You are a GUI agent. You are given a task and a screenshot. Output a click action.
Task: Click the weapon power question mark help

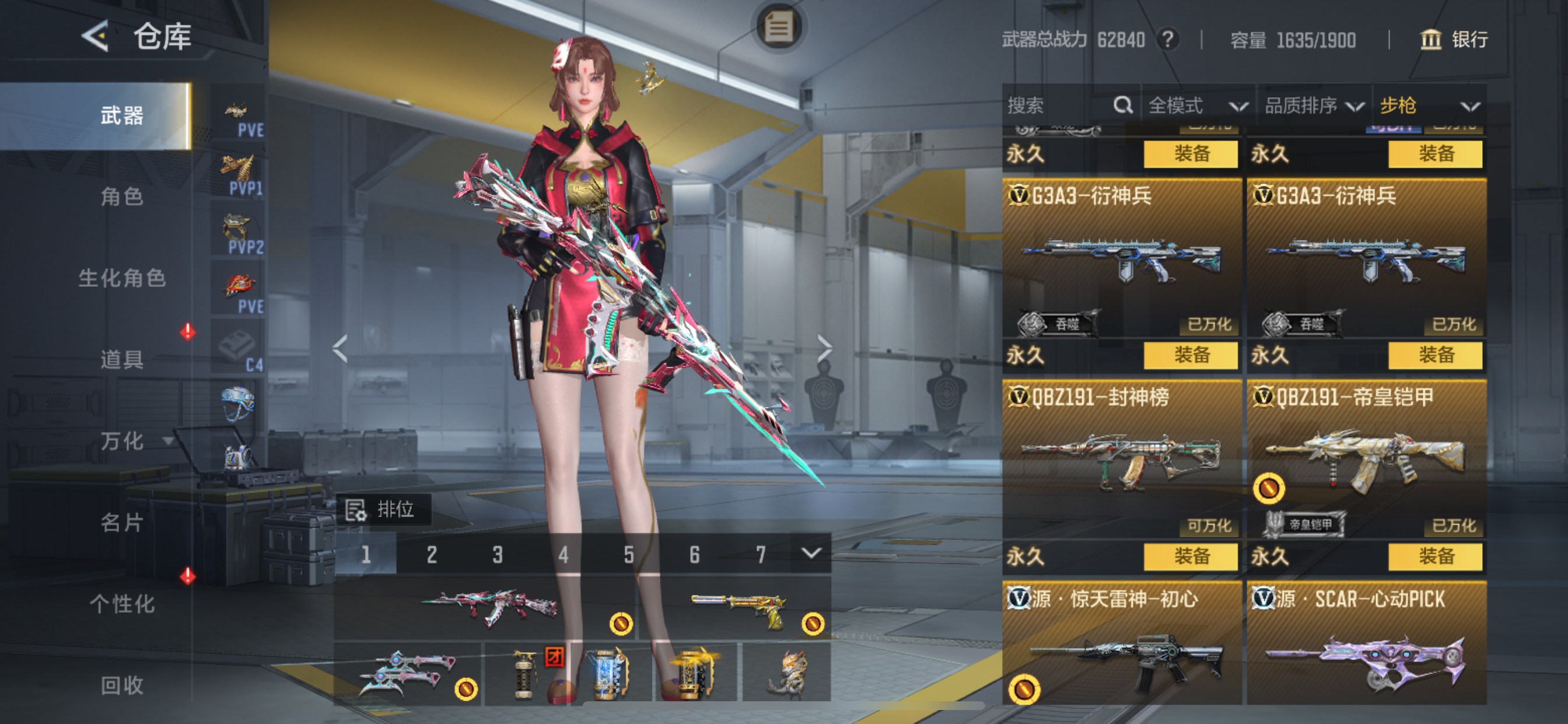[x=1167, y=40]
